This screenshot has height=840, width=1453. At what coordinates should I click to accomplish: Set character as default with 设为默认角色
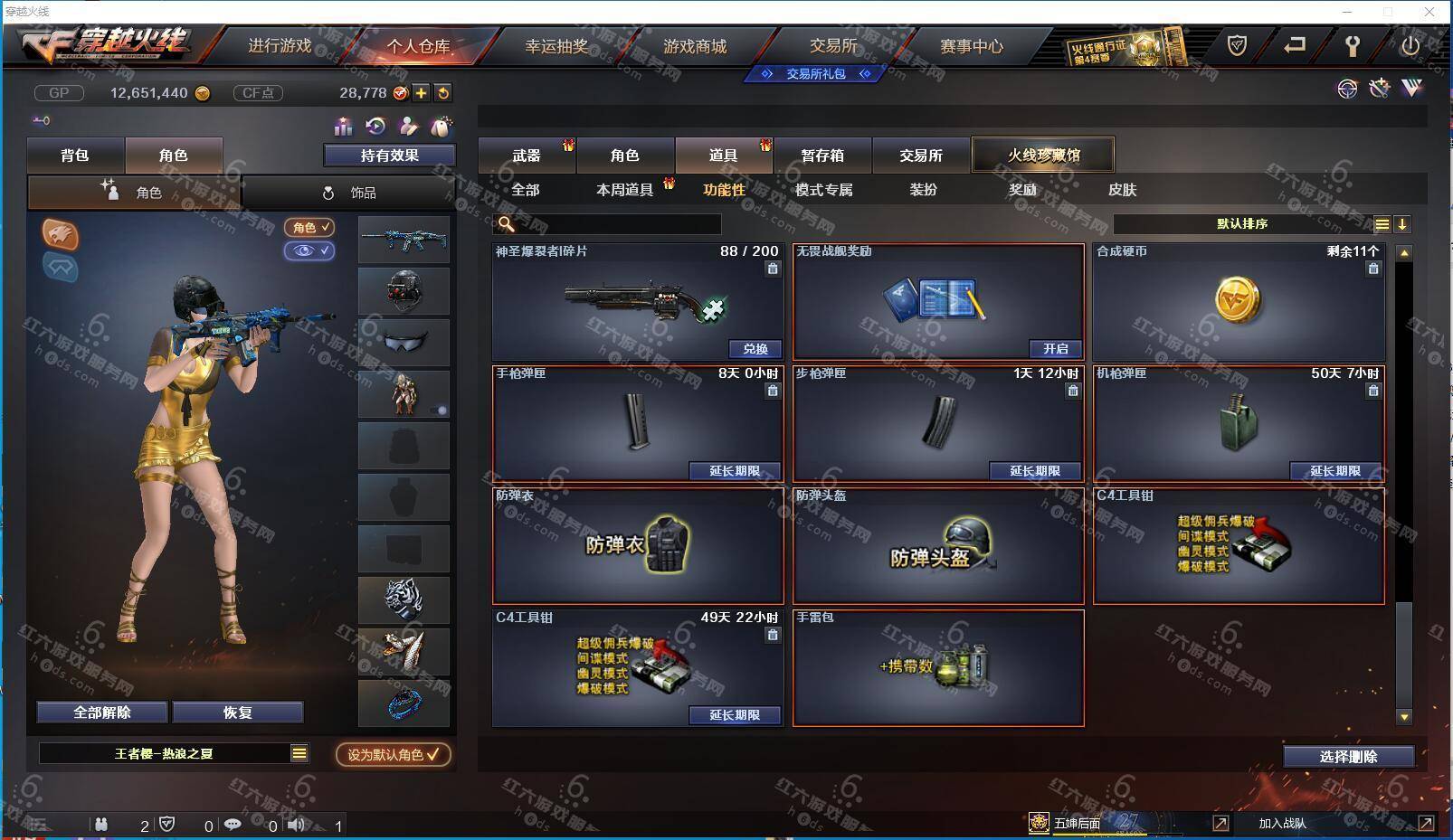pos(394,754)
